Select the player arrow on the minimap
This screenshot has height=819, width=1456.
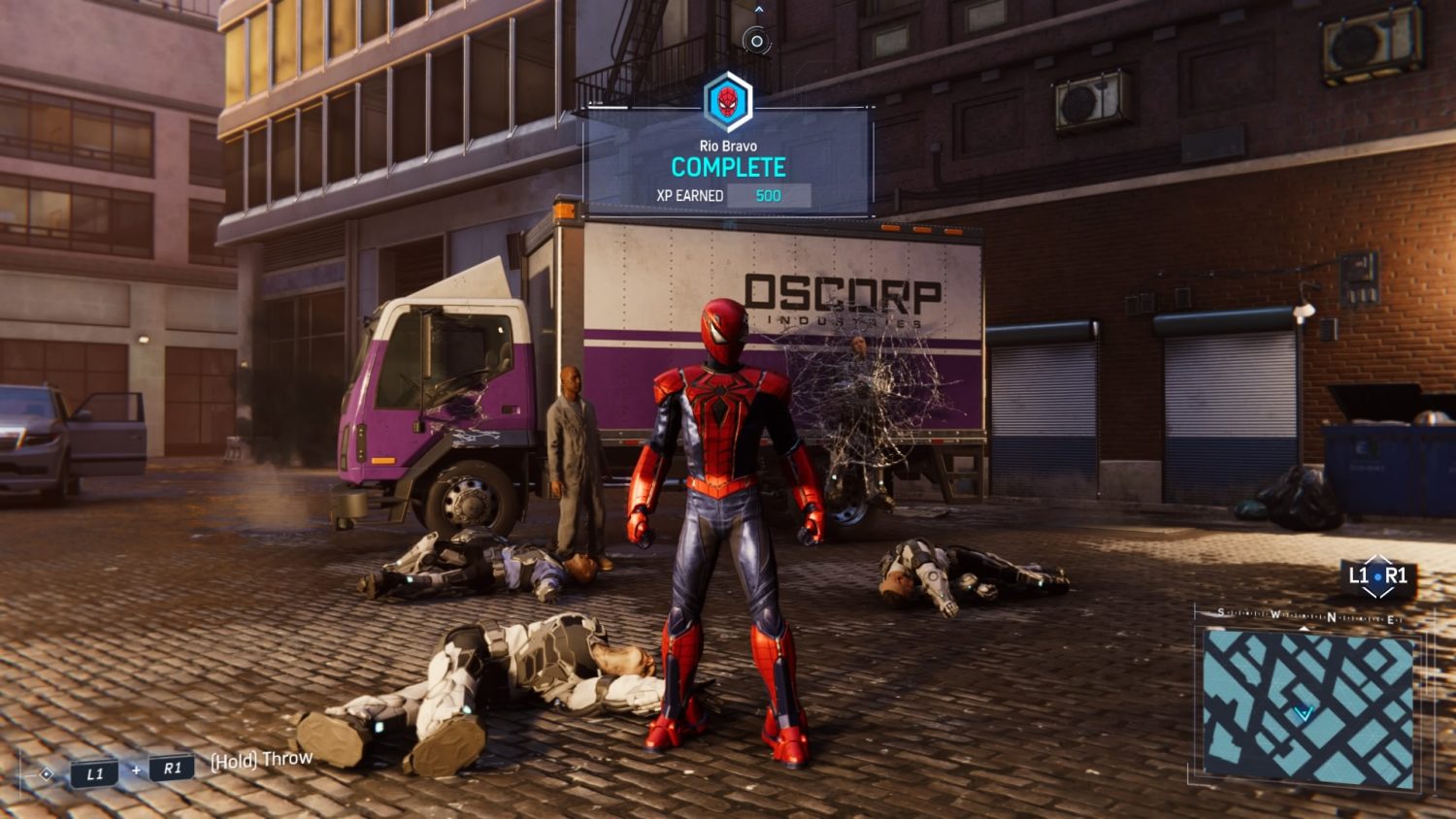coord(1303,713)
